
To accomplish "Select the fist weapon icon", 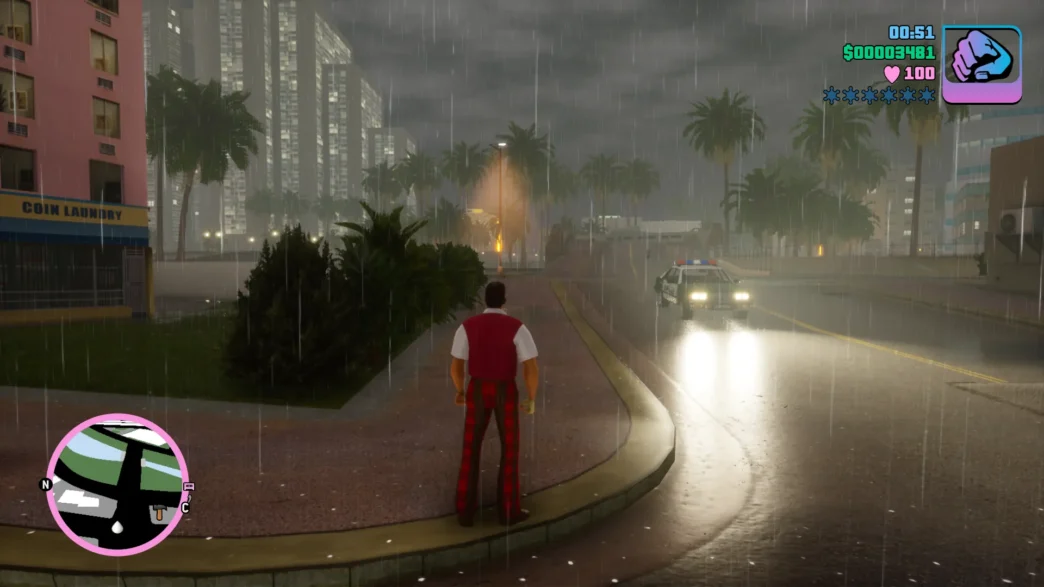I will pyautogui.click(x=981, y=63).
